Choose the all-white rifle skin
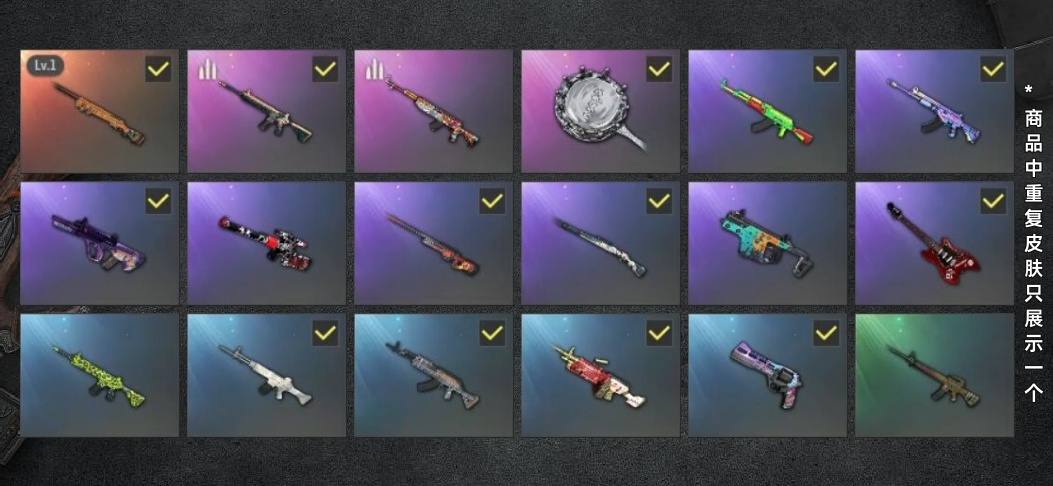 (x=266, y=375)
